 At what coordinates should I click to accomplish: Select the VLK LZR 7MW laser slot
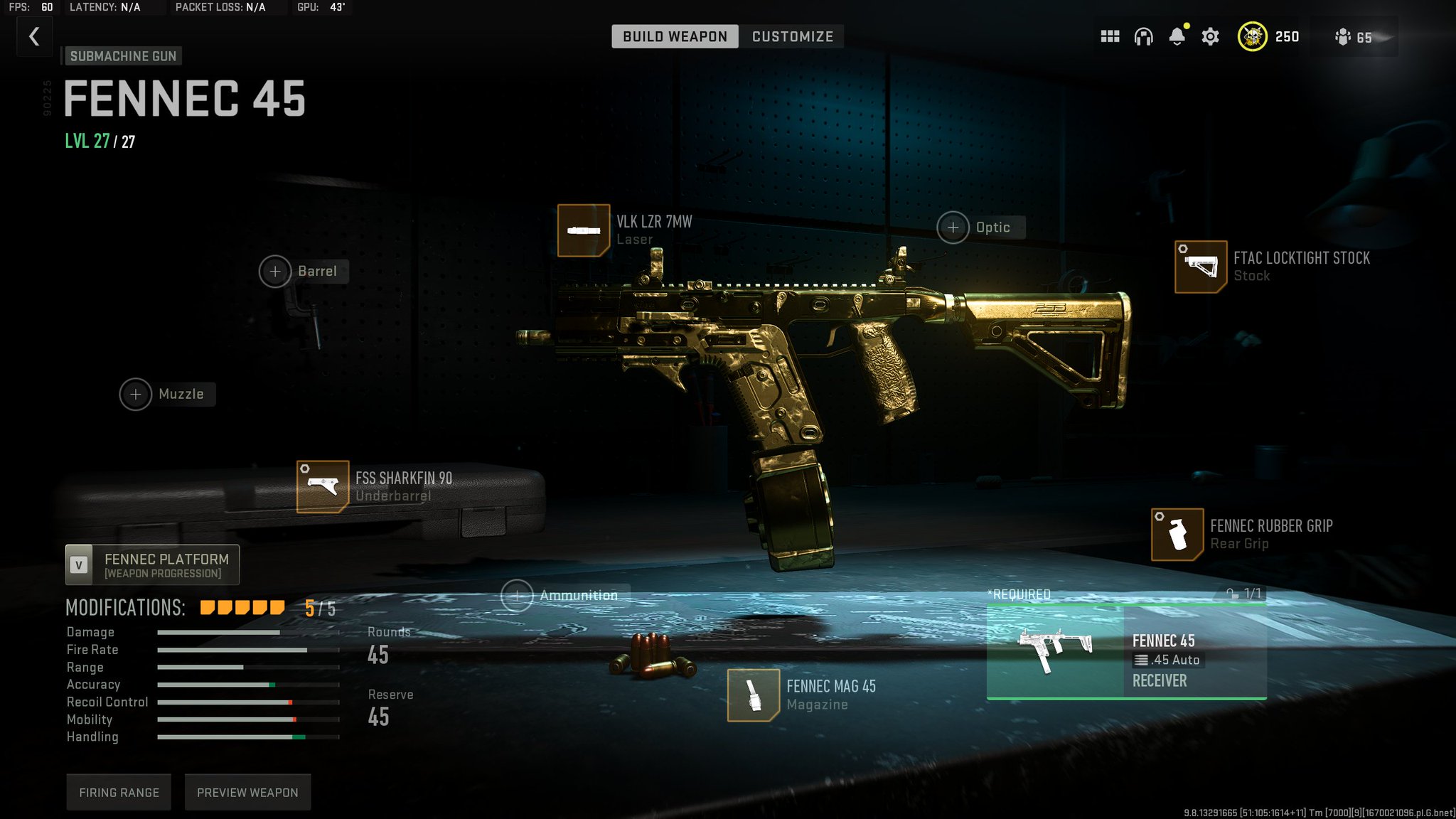coord(583,230)
